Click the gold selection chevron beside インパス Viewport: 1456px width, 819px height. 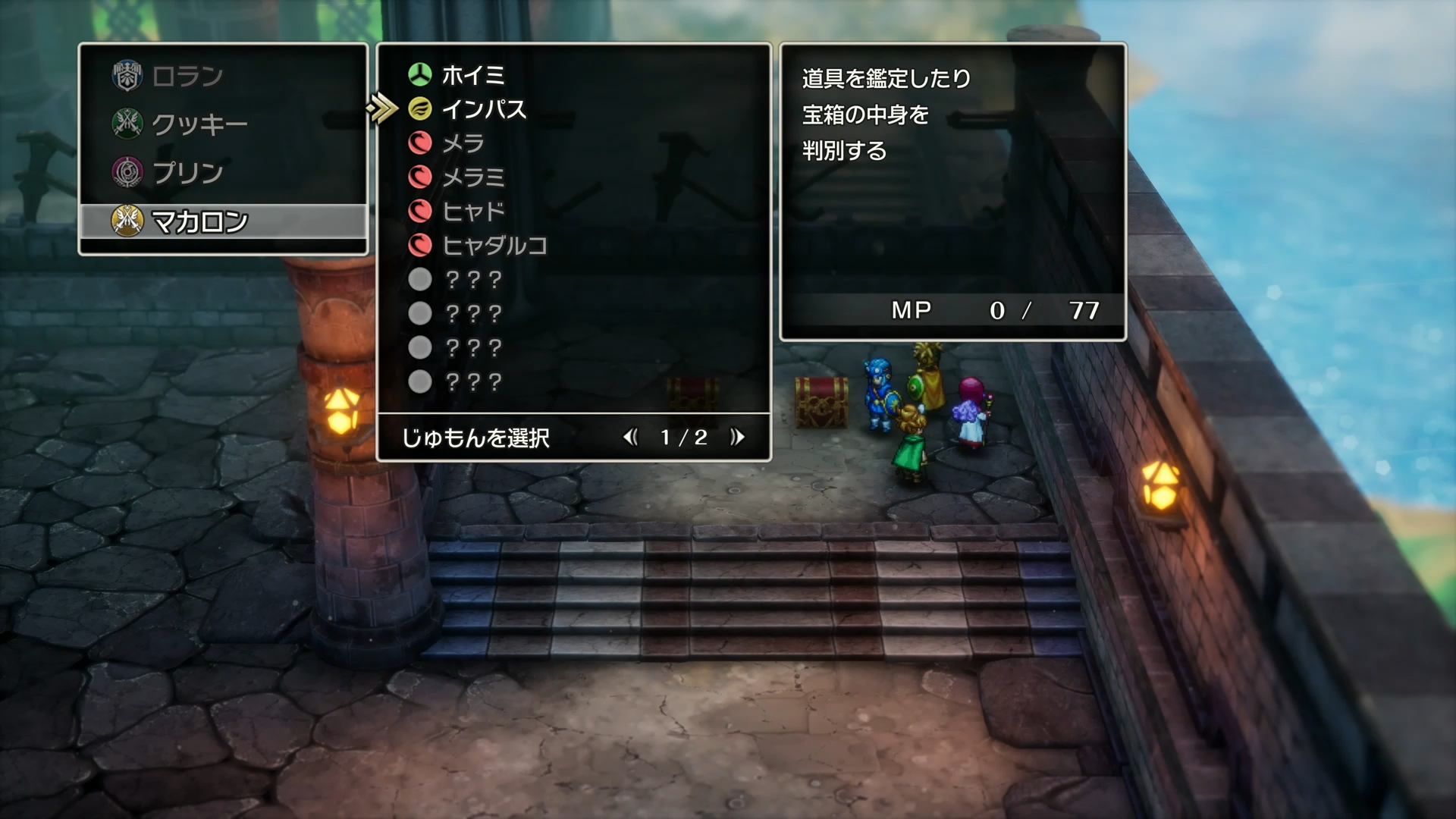[x=383, y=108]
